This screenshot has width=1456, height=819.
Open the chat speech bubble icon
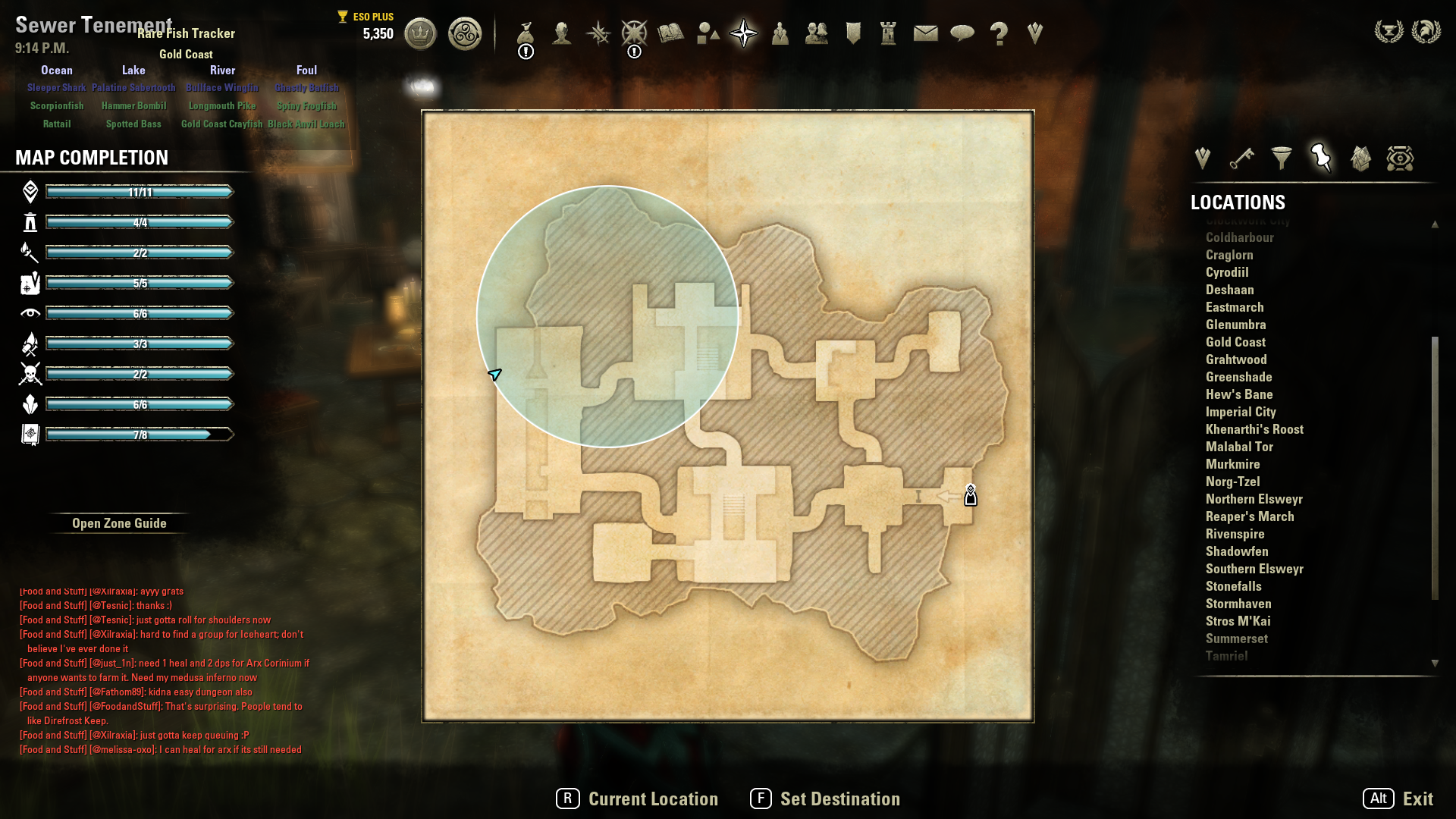(x=962, y=33)
